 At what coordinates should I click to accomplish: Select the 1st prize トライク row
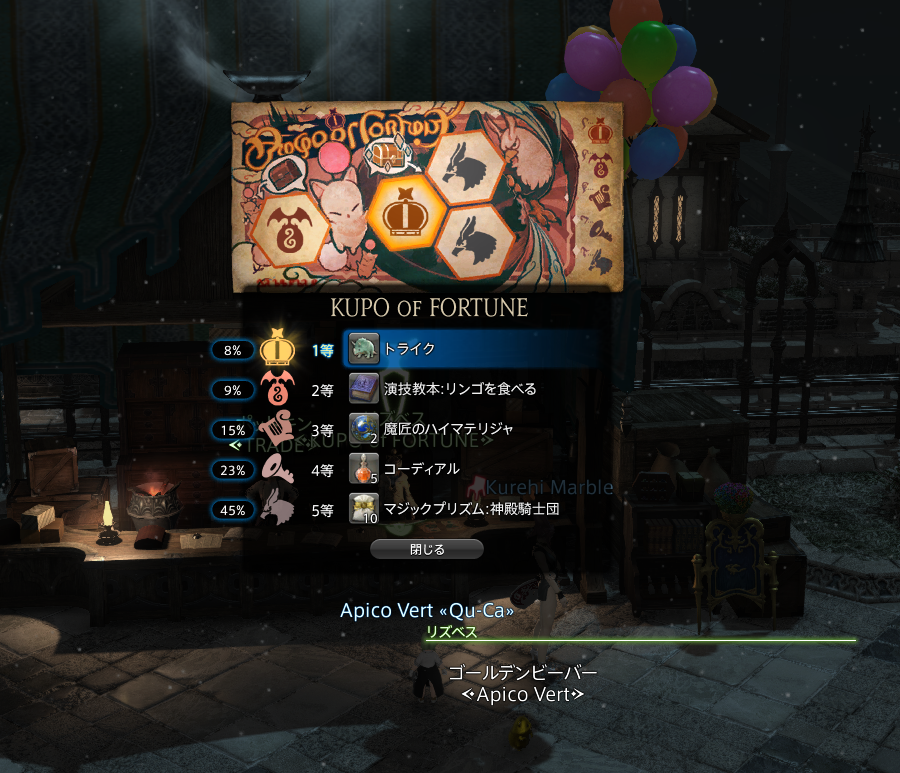click(471, 349)
